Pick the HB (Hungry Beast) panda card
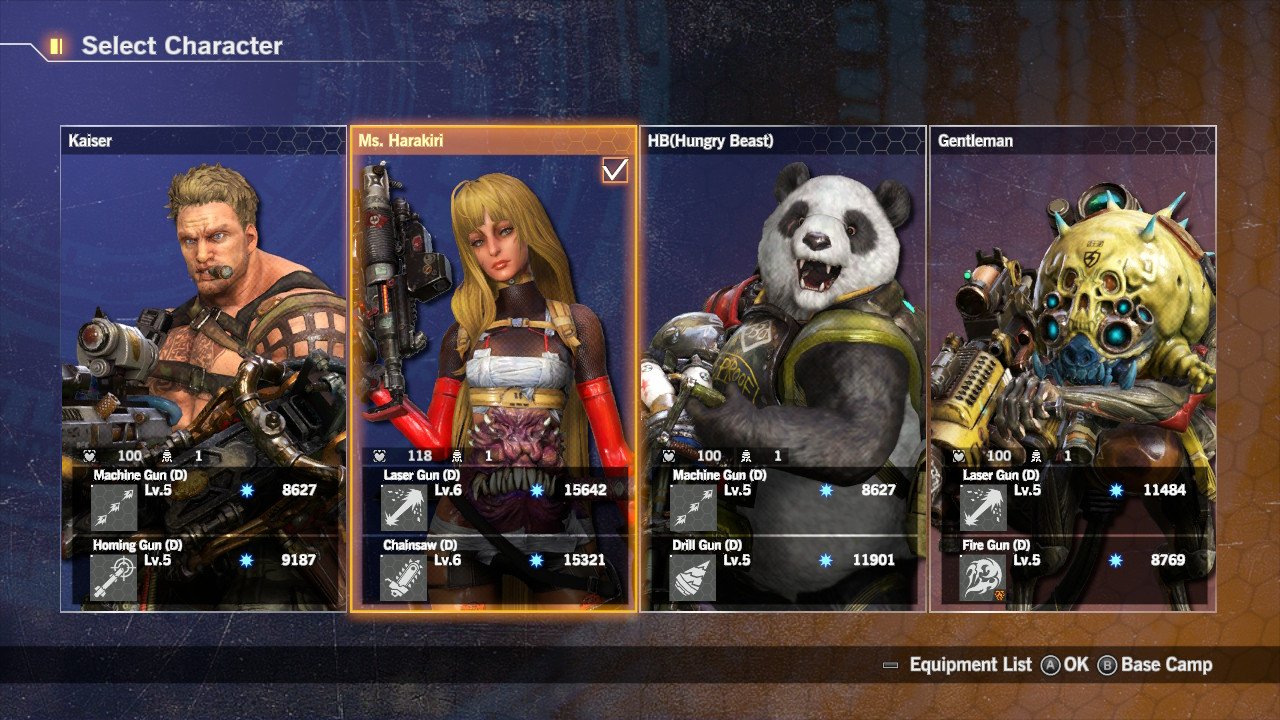1280x720 pixels. 783,300
